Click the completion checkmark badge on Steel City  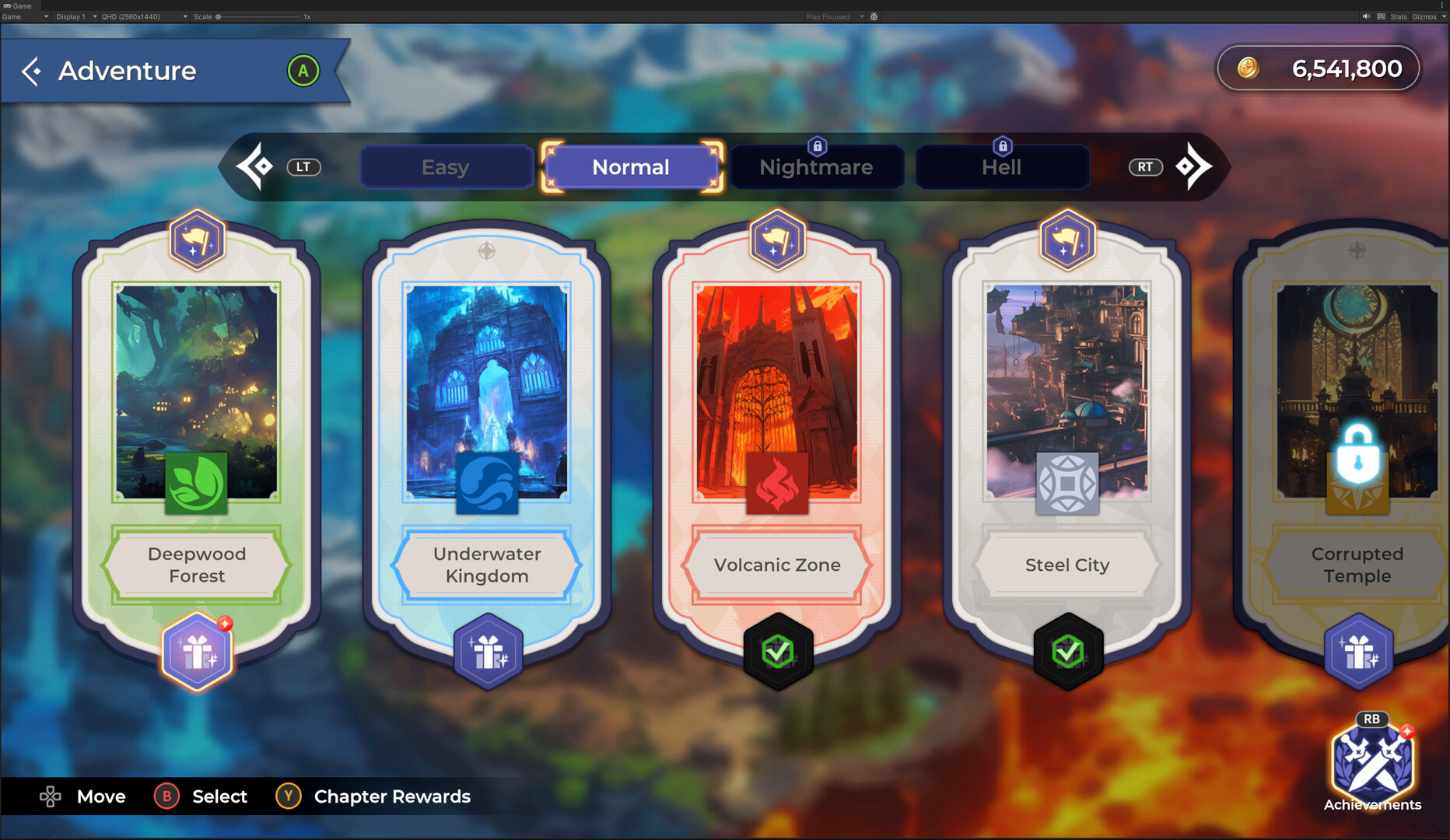click(1068, 652)
